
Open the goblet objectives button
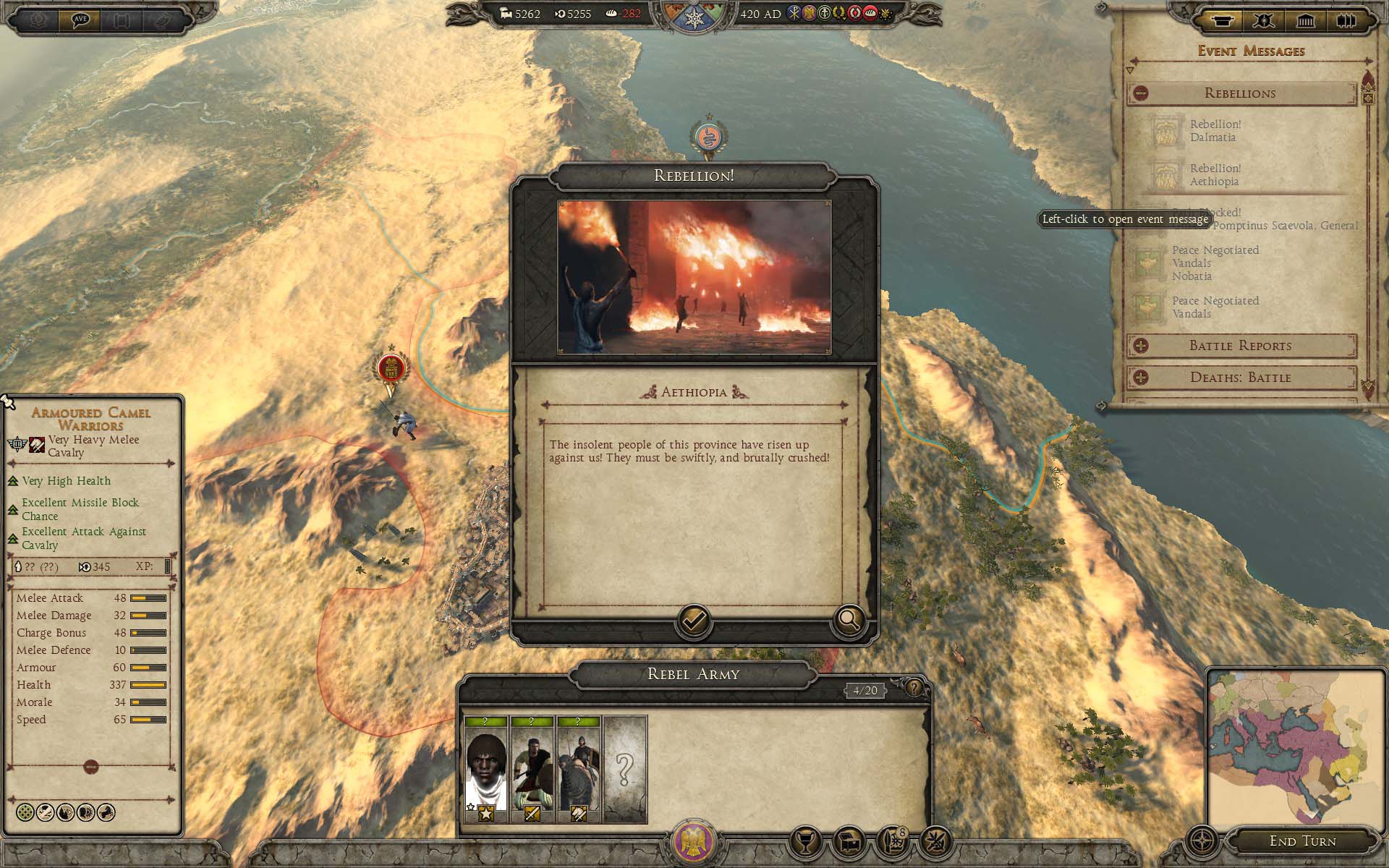pyautogui.click(x=805, y=841)
